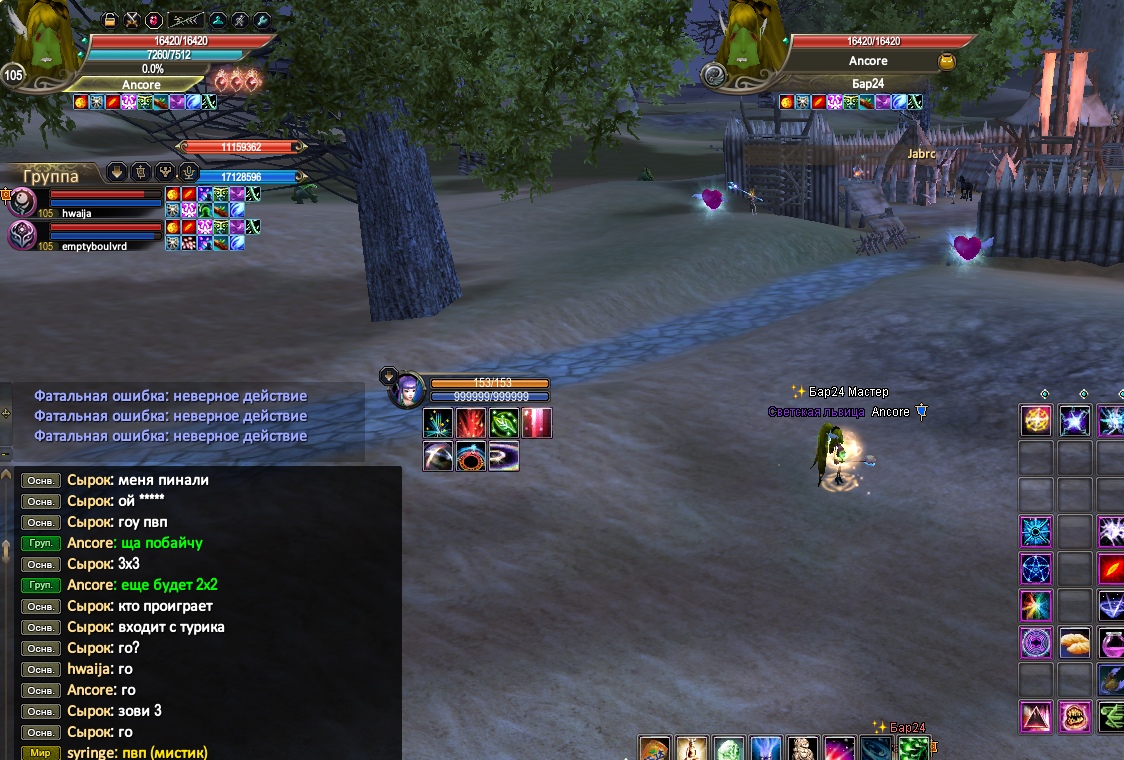The height and width of the screenshot is (760, 1124).
Task: Use the green leaf pet skill
Action: 503,423
